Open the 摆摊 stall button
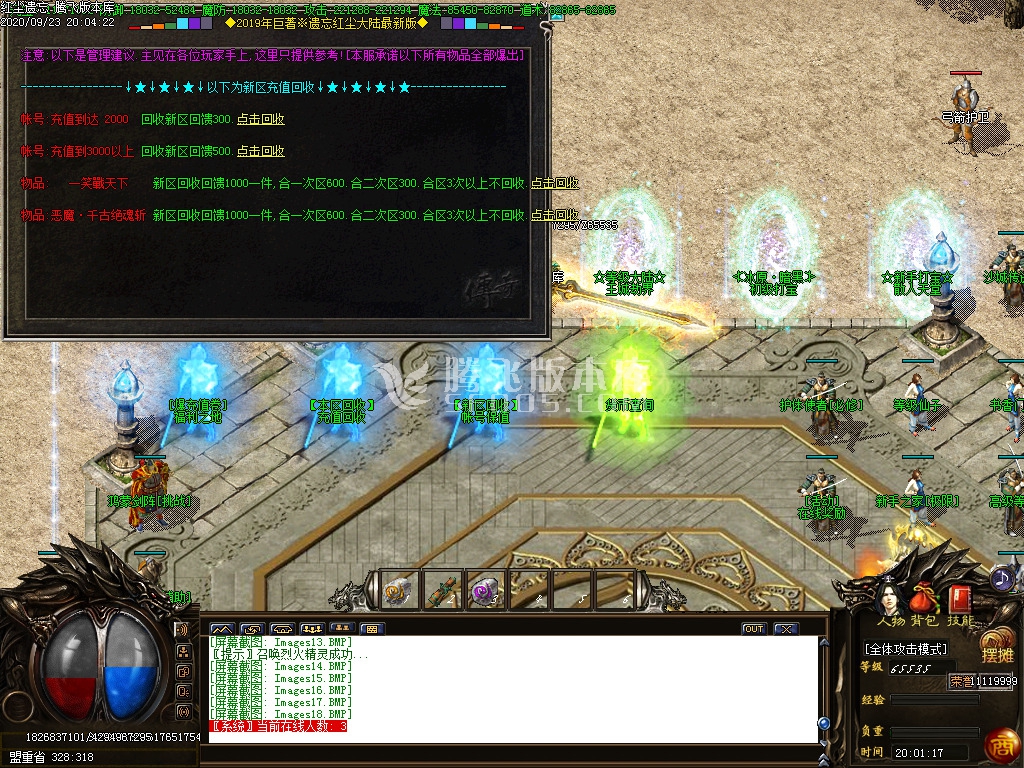This screenshot has height=768, width=1024. pyautogui.click(x=997, y=646)
